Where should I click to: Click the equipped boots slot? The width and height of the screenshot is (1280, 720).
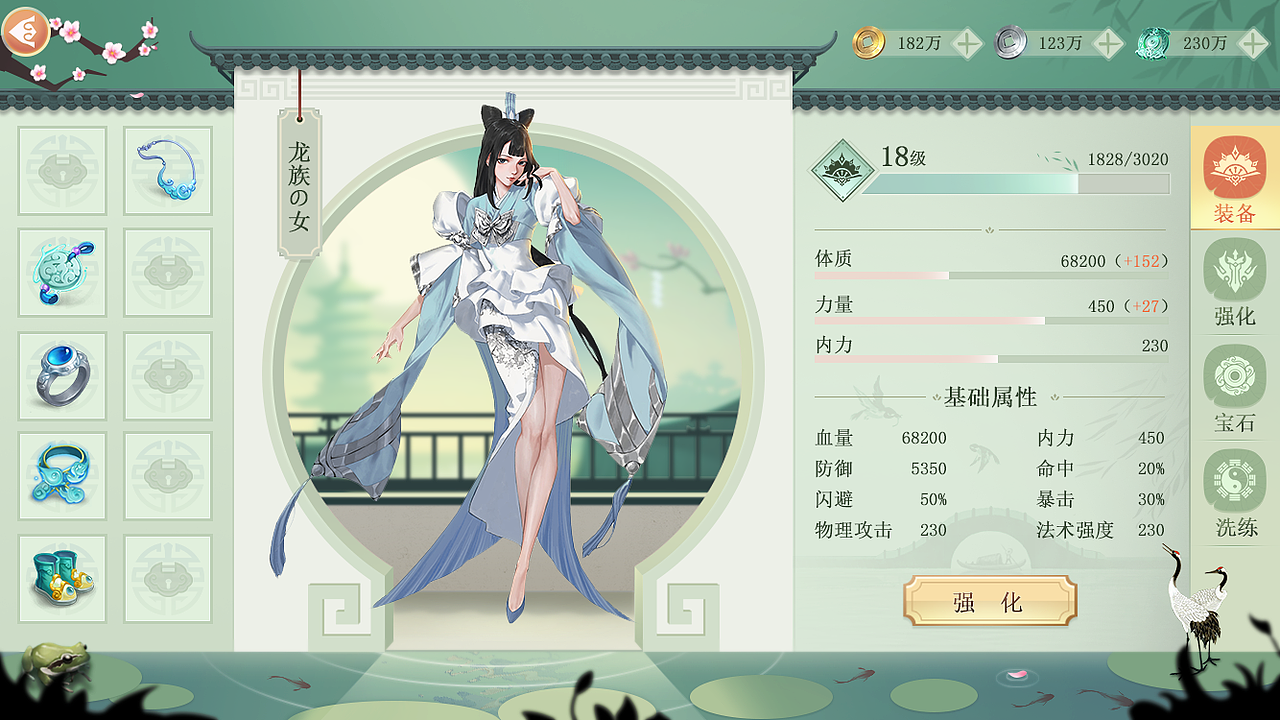(62, 580)
